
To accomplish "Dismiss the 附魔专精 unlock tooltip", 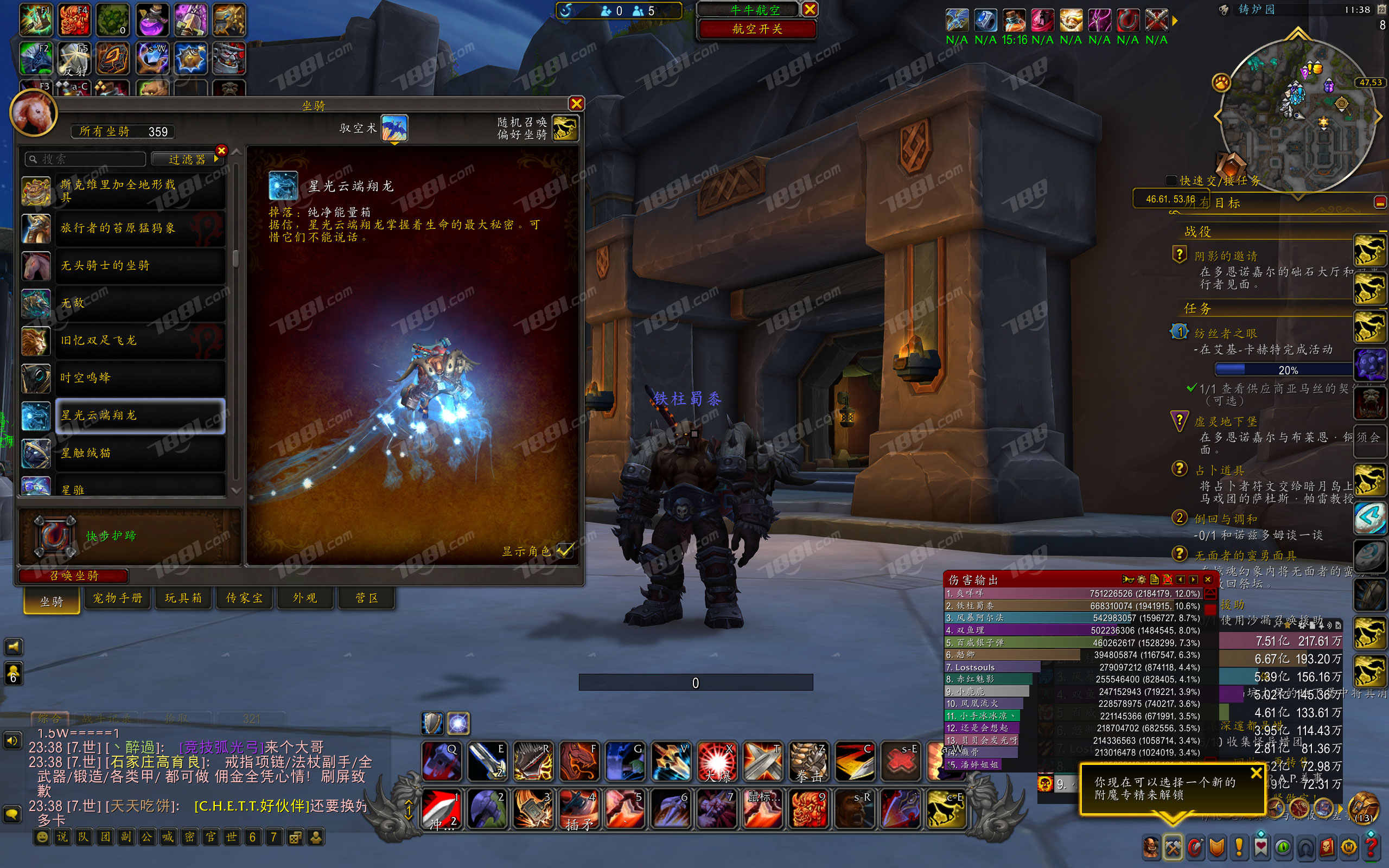I will pos(1256,773).
